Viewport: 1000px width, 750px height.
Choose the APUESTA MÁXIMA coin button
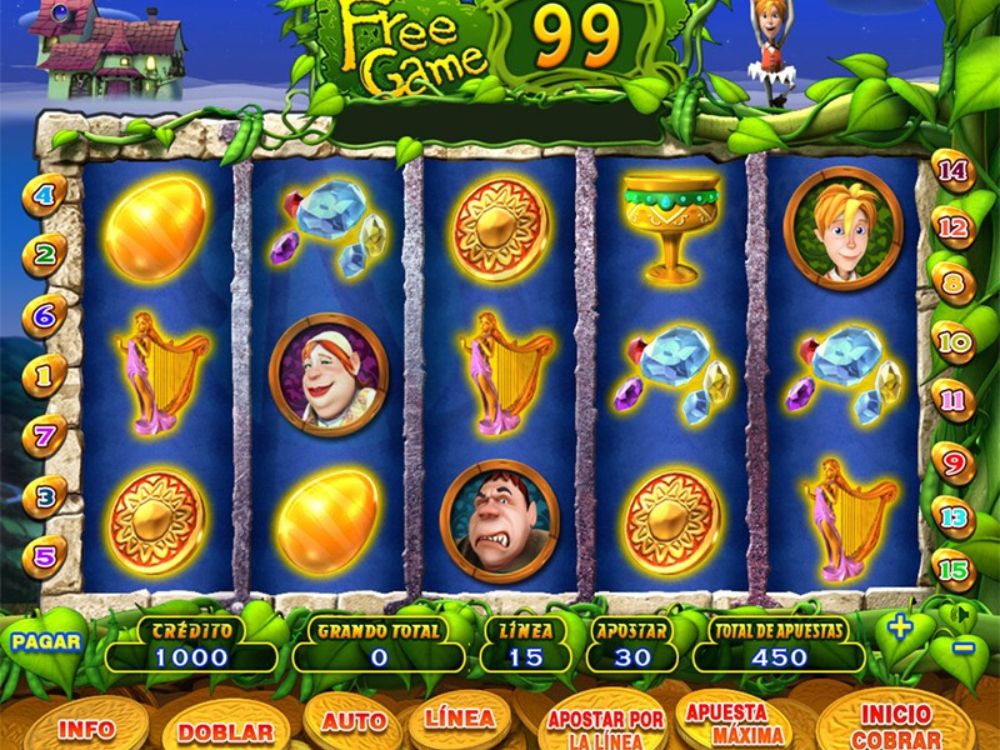pyautogui.click(x=727, y=722)
